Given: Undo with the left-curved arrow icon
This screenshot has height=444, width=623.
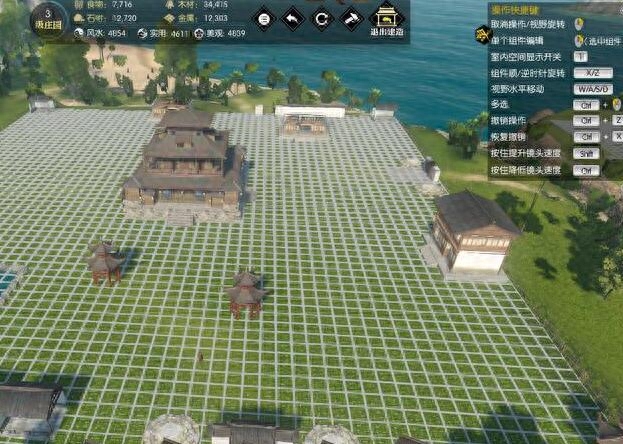Looking at the screenshot, I should tap(292, 18).
